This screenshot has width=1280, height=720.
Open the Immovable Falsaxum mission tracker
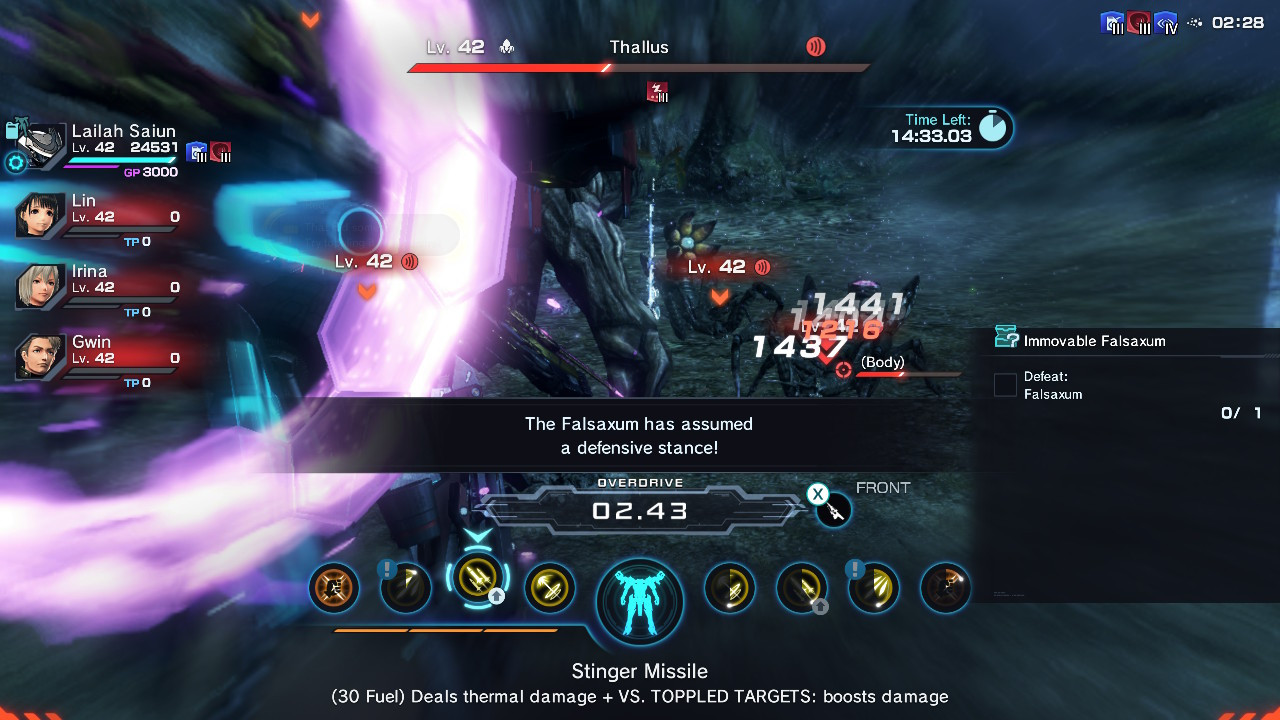(x=1094, y=341)
